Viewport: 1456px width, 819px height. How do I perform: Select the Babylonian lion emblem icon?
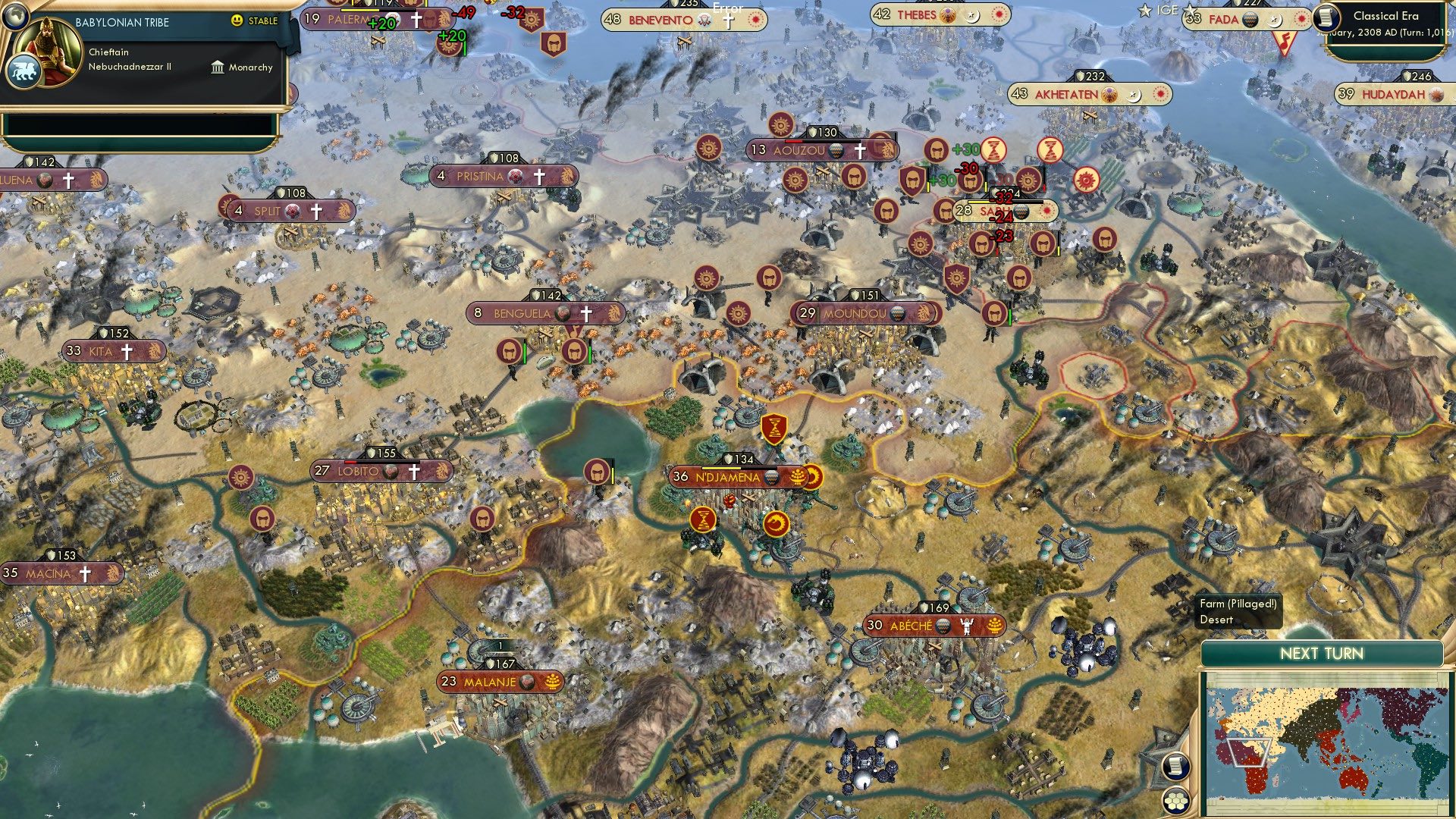click(x=24, y=70)
